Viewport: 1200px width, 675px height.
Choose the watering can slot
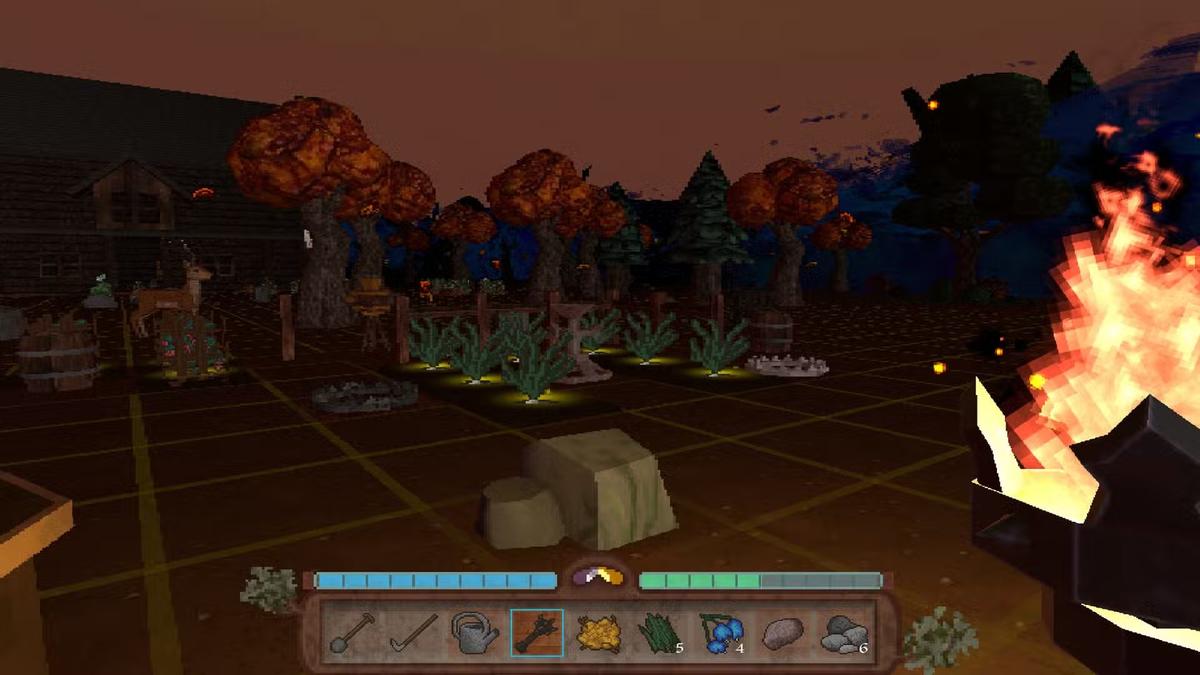tap(475, 633)
